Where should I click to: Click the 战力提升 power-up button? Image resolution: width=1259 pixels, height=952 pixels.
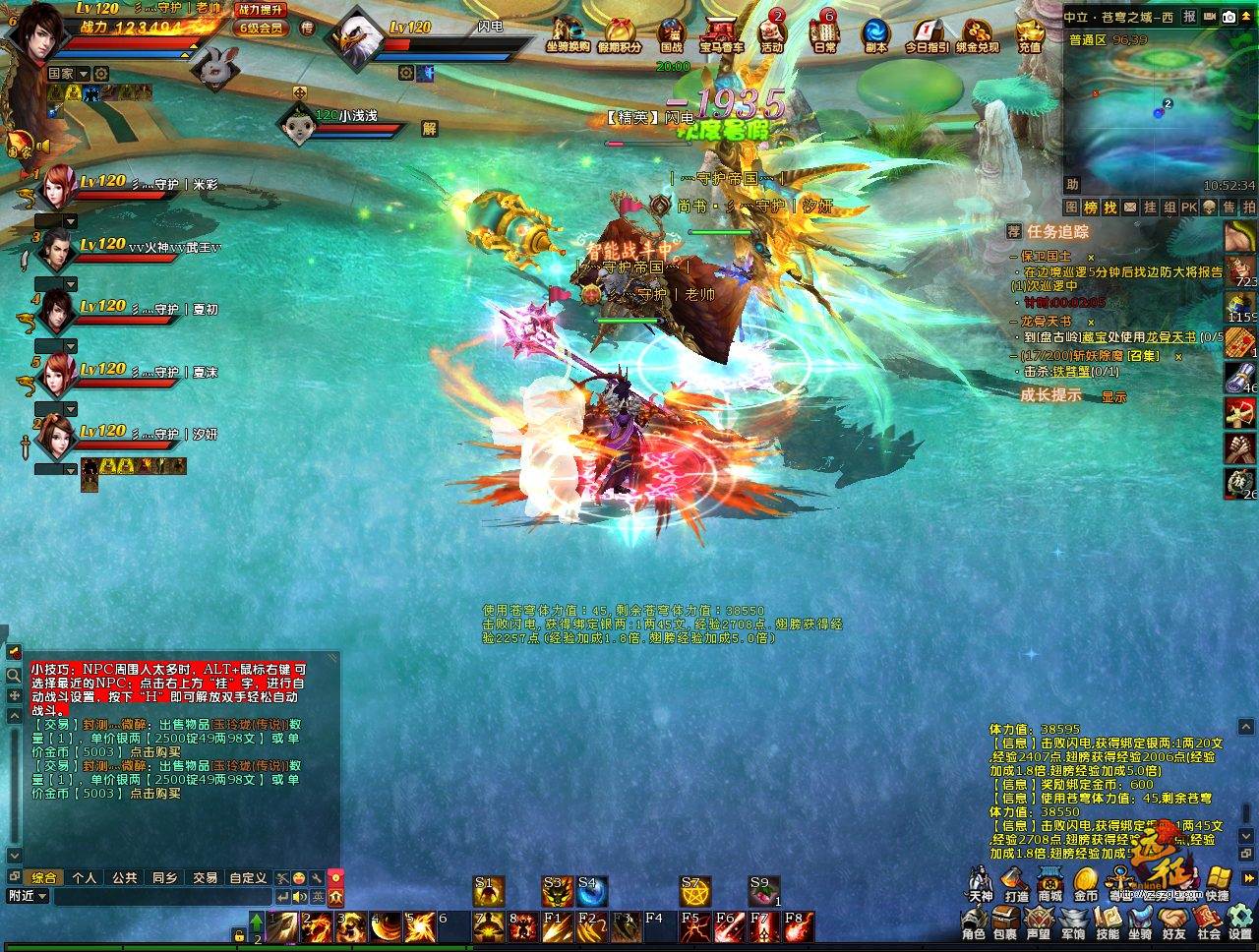(x=261, y=9)
